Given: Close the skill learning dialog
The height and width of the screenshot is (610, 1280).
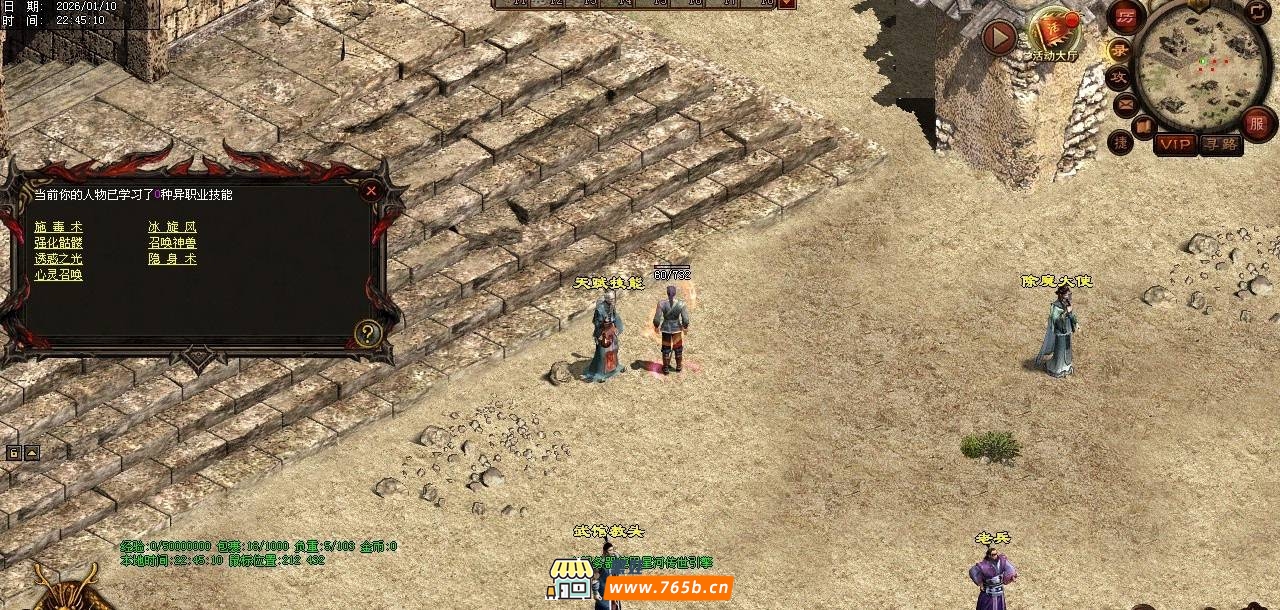Looking at the screenshot, I should [x=371, y=190].
